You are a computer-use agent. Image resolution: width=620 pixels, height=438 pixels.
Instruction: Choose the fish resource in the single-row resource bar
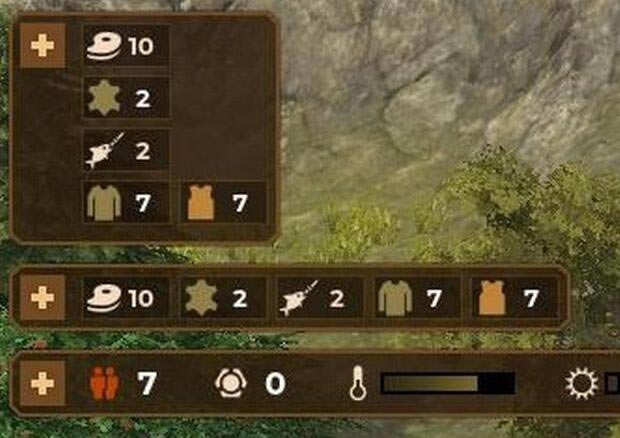pos(300,298)
